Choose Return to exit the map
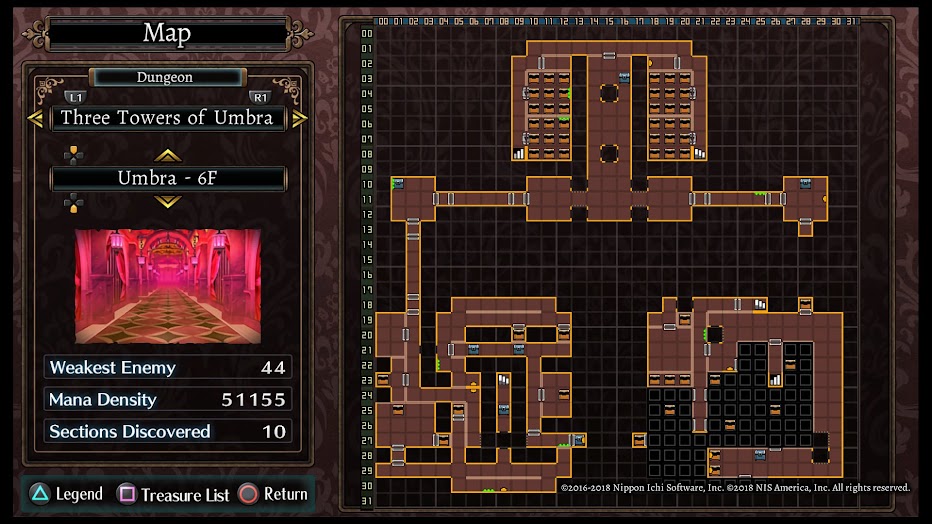This screenshot has height=524, width=932. (x=273, y=494)
